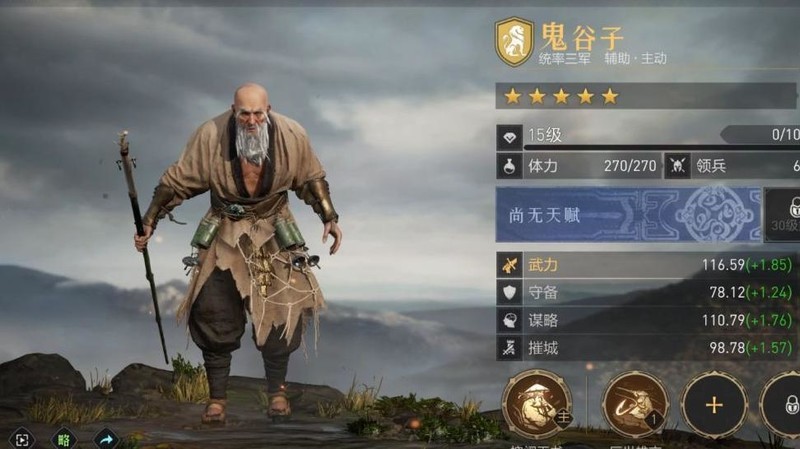Click the gold horse faction shield emblem
800x449 pixels.
[514, 42]
